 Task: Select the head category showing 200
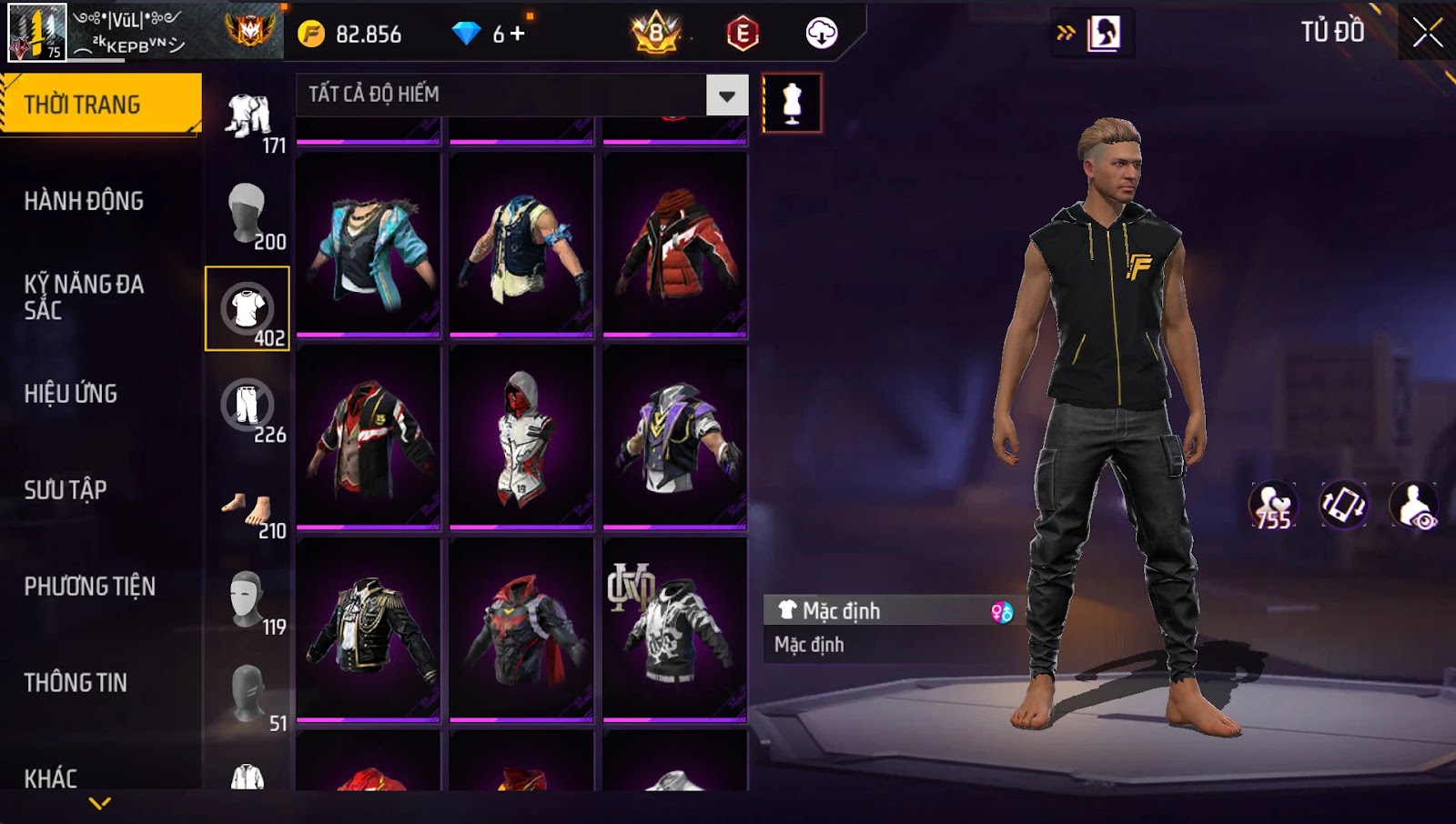coord(248,214)
